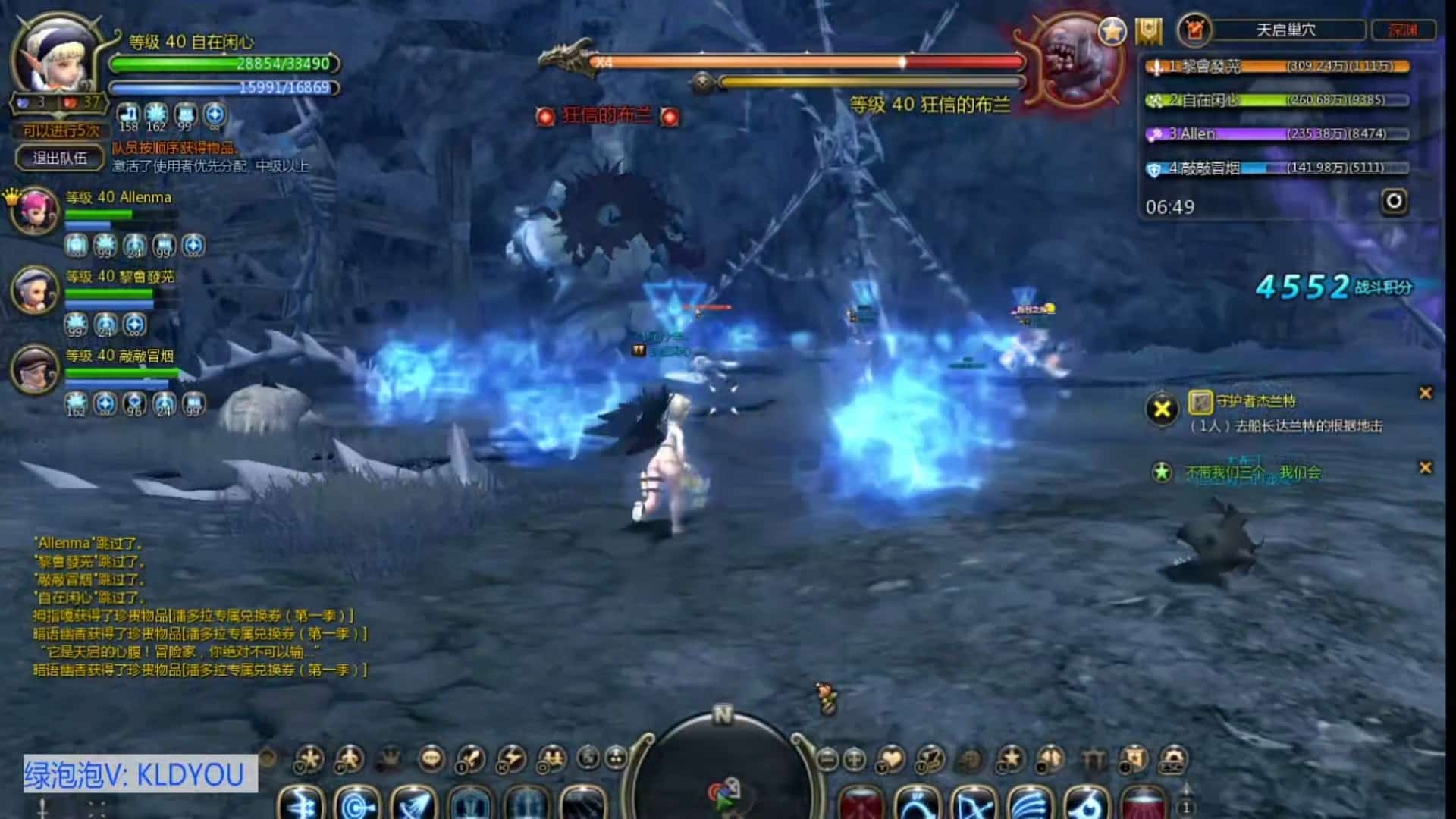Image resolution: width=1456 pixels, height=819 pixels.
Task: Click the gold star icon beside boss portrait
Action: coord(1112,32)
